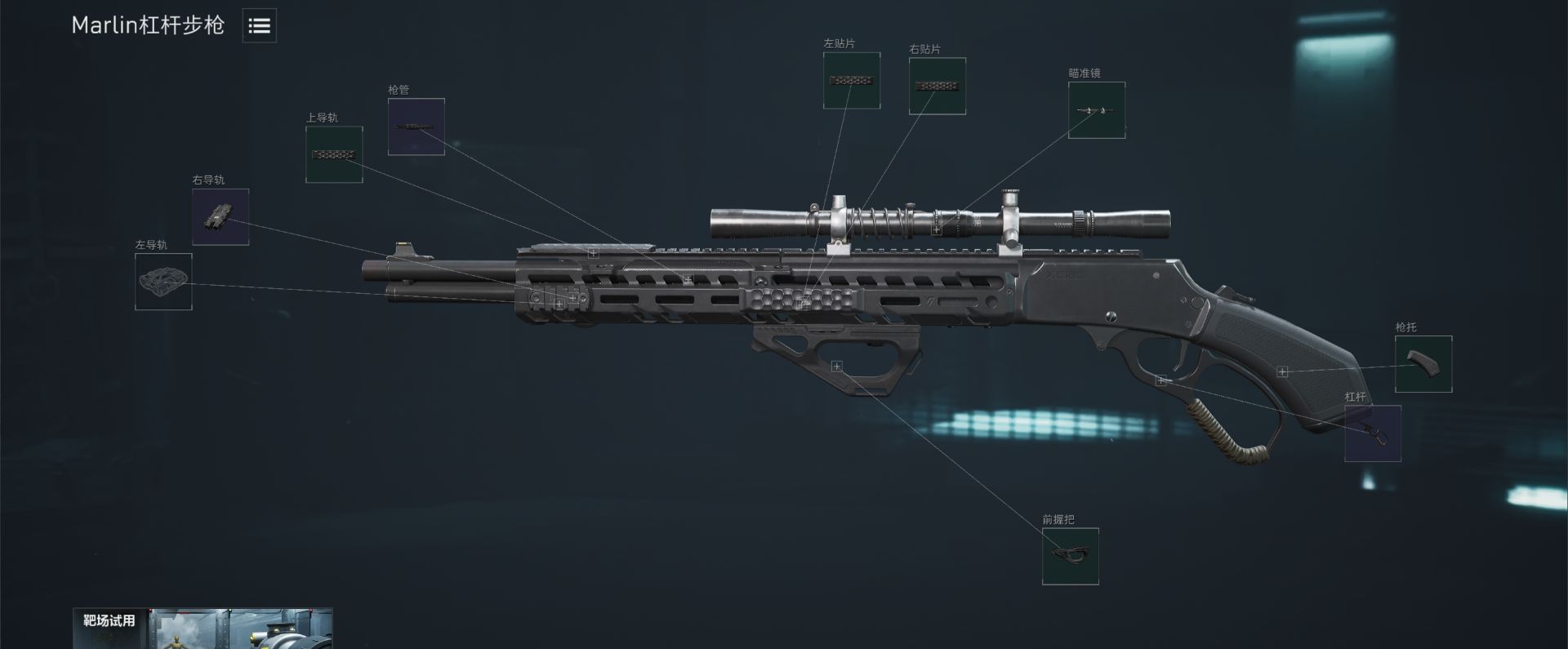Choose the 前握把 foregrip slot
Screen dimensions: 1568x649
point(1070,556)
